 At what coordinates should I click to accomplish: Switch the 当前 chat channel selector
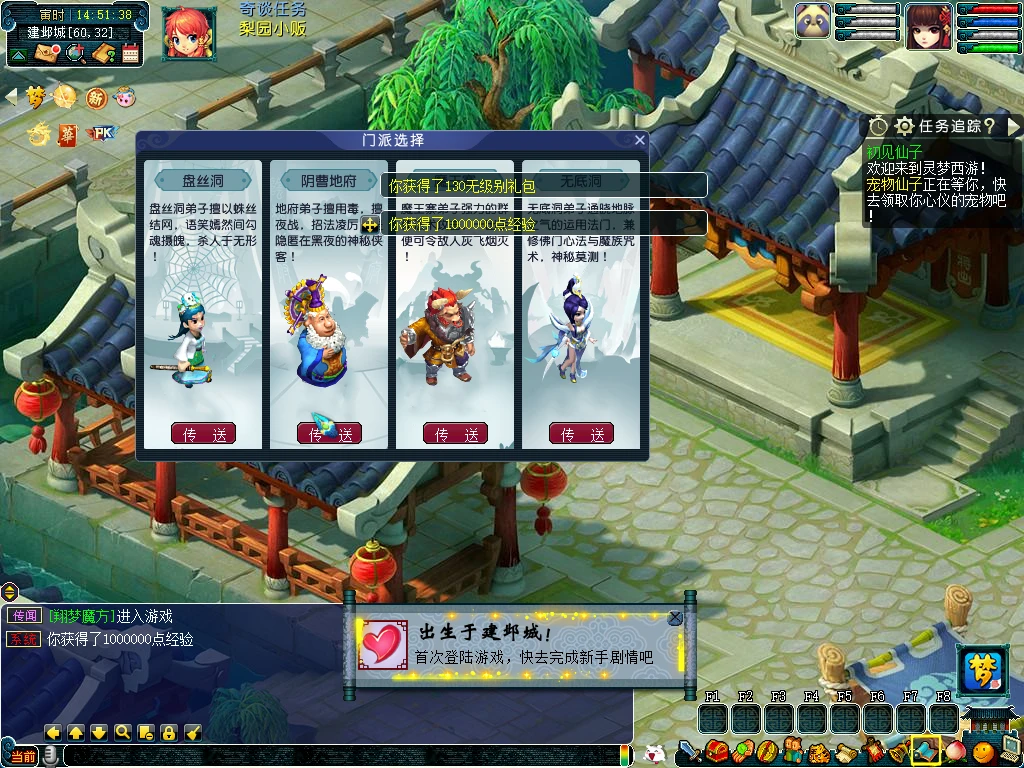22,757
